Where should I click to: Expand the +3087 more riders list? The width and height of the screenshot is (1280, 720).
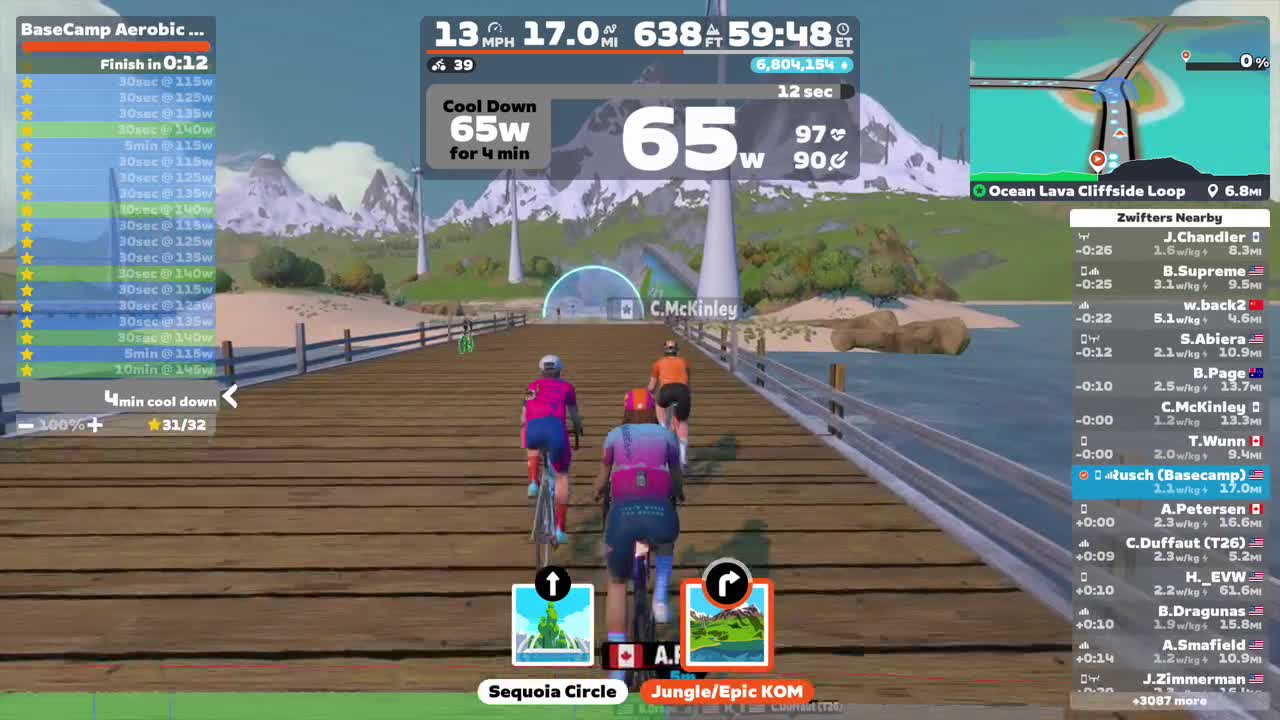tap(1170, 701)
